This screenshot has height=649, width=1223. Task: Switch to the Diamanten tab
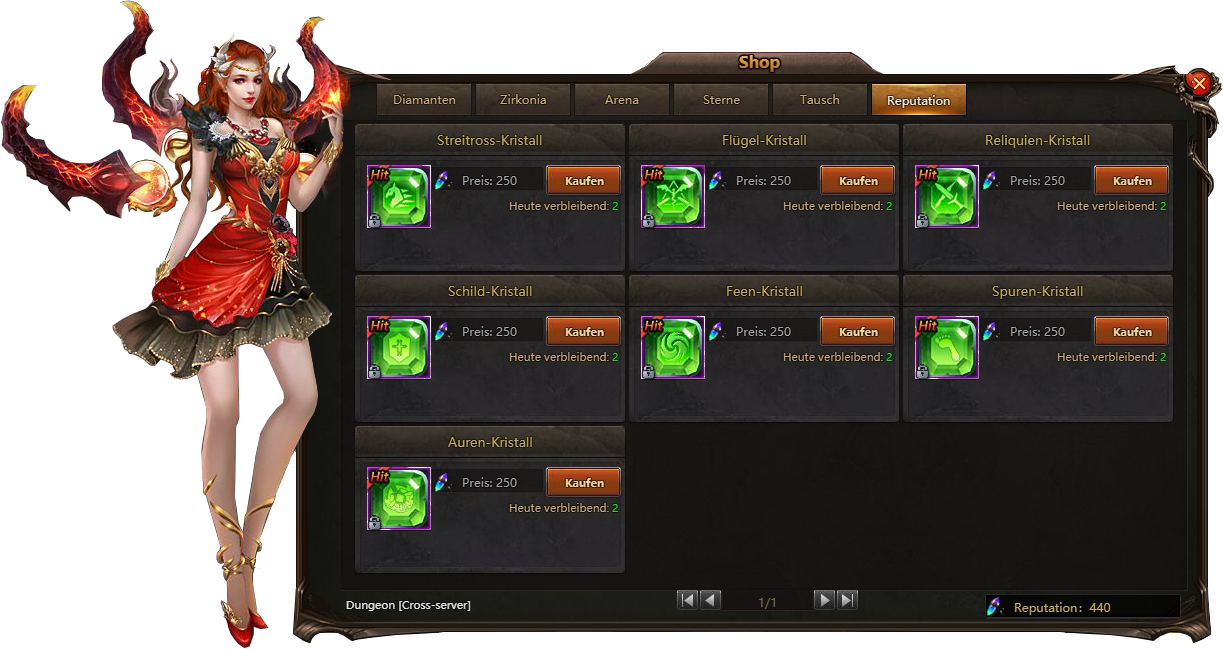424,100
